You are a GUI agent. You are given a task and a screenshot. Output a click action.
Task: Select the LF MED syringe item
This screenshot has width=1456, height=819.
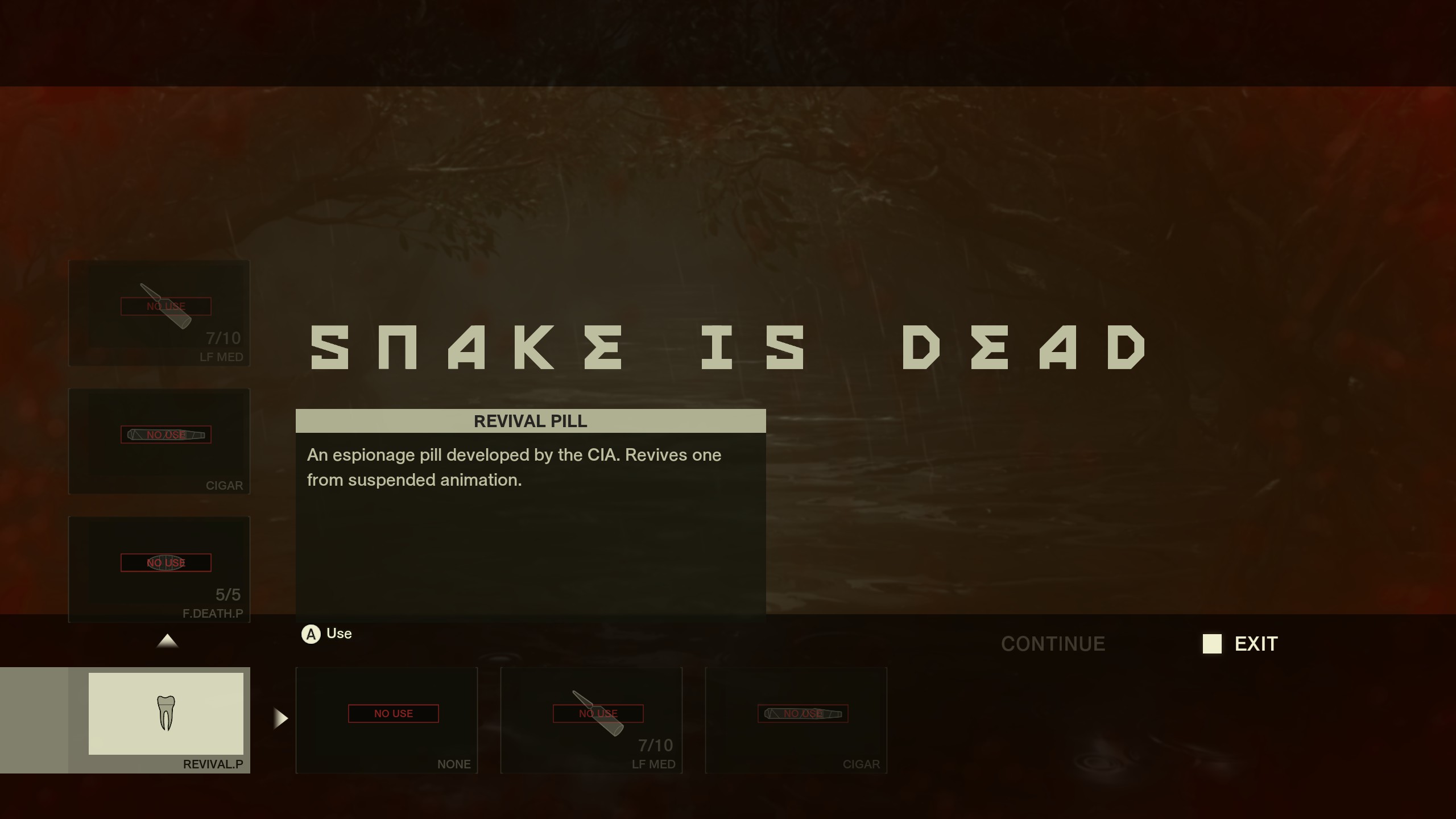pos(159,313)
